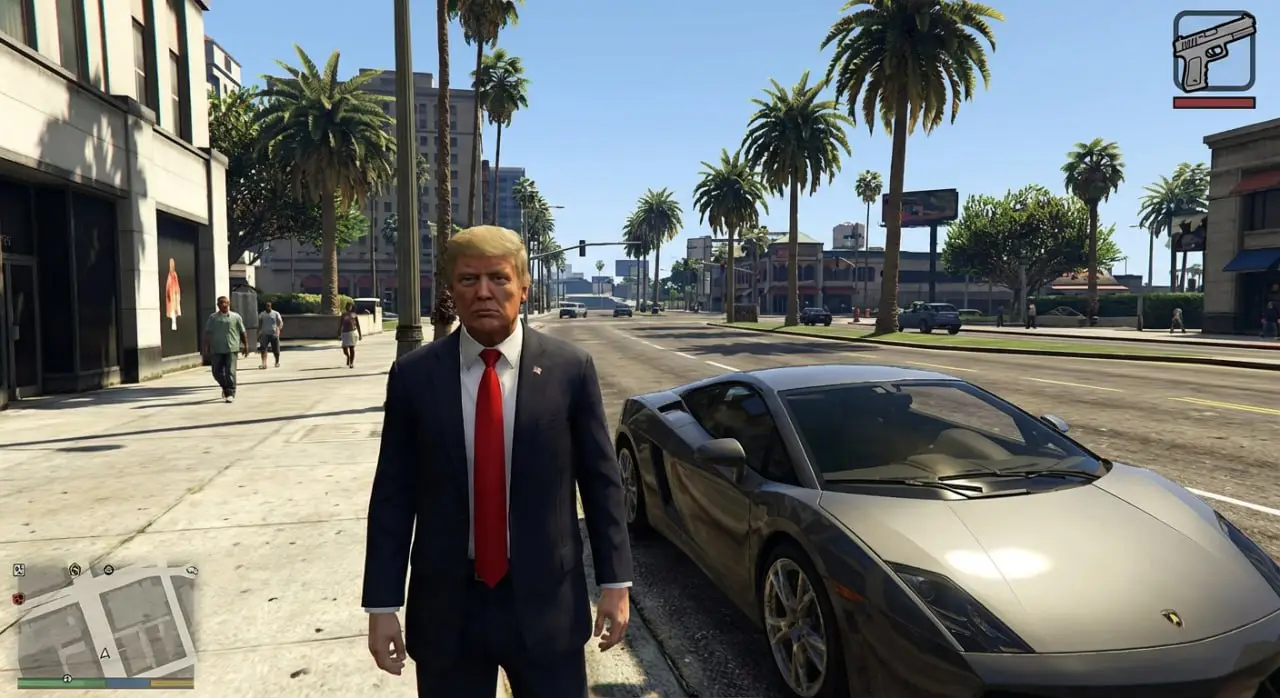Click the player arrow marker on the minimap
Viewport: 1280px width, 698px height.
point(105,653)
